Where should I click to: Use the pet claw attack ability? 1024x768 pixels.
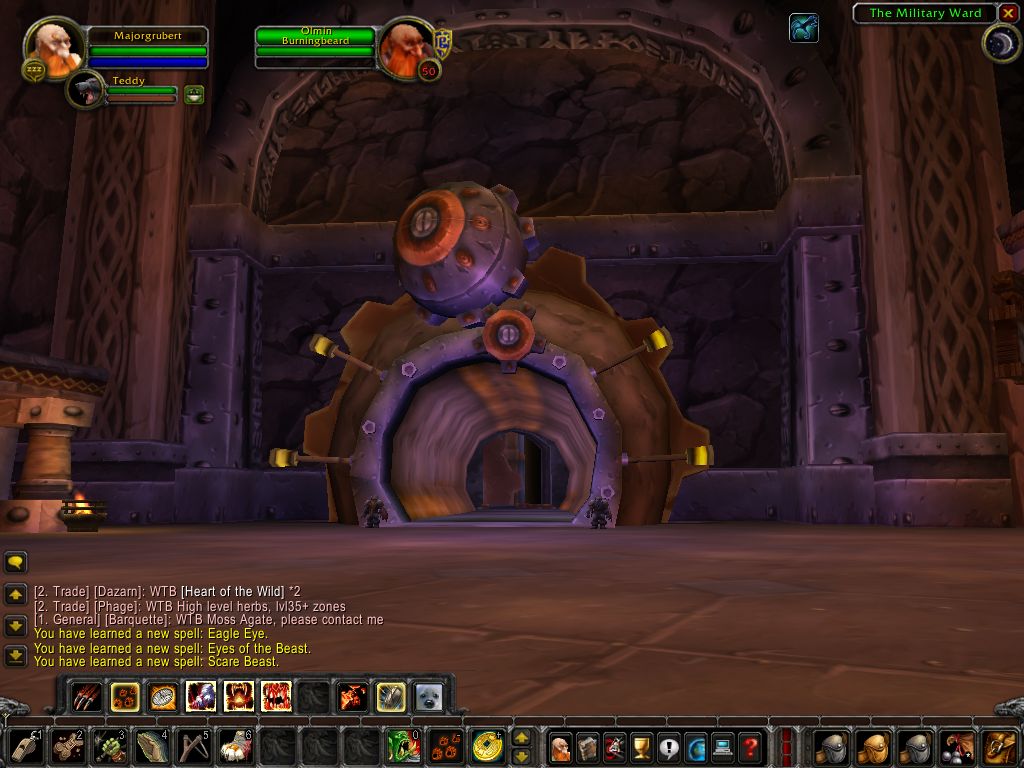tap(87, 696)
